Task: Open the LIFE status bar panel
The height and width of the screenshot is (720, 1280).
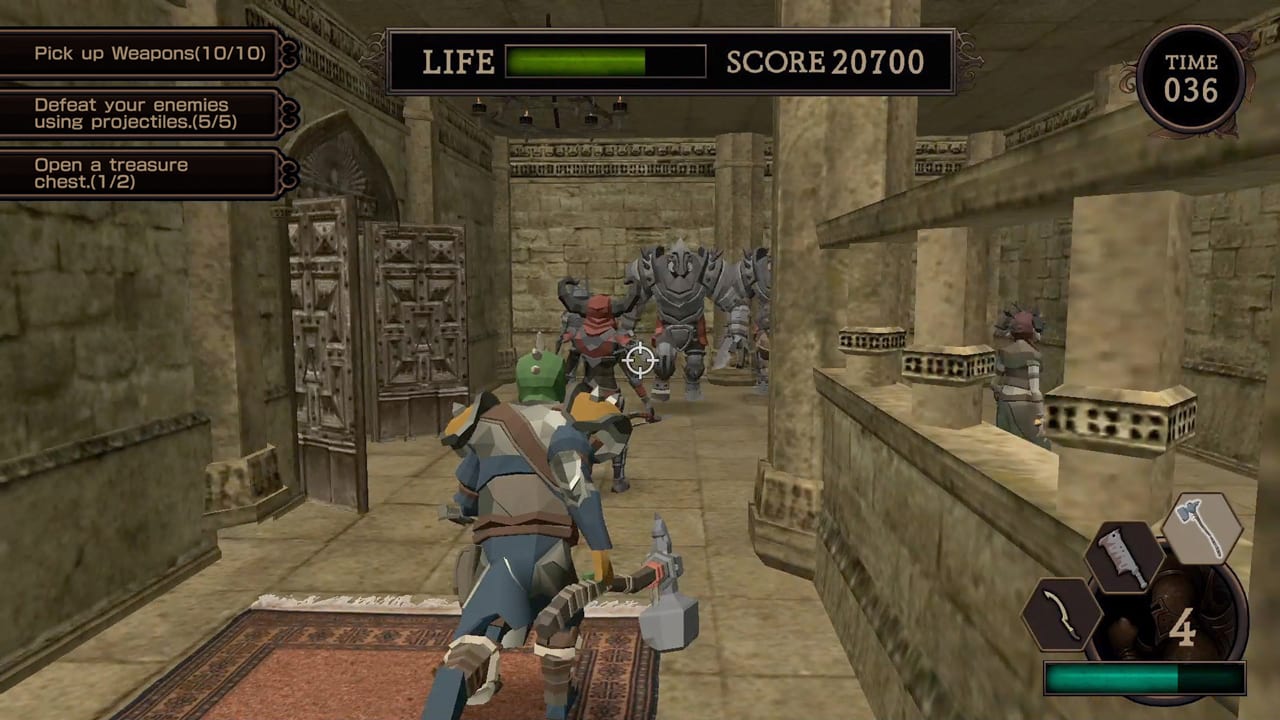Action: coord(560,62)
